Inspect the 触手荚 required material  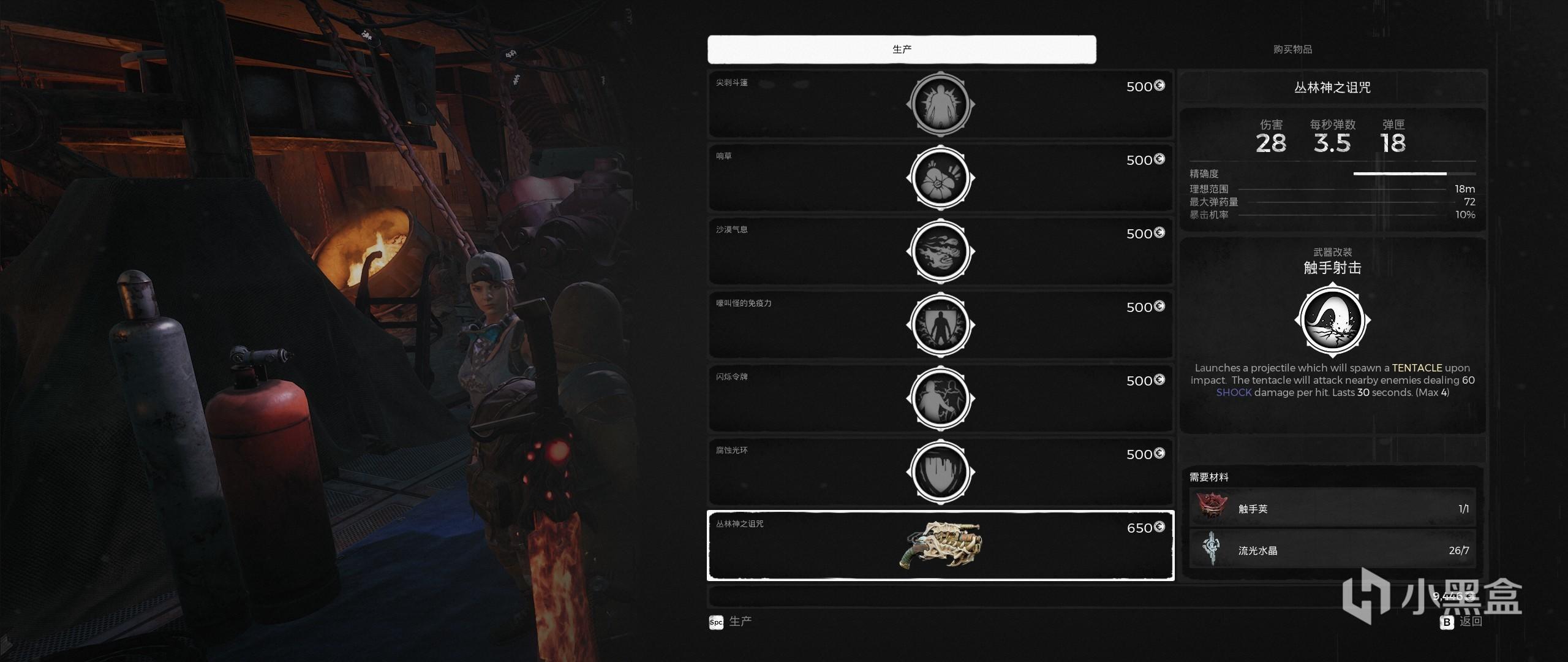coord(1332,509)
